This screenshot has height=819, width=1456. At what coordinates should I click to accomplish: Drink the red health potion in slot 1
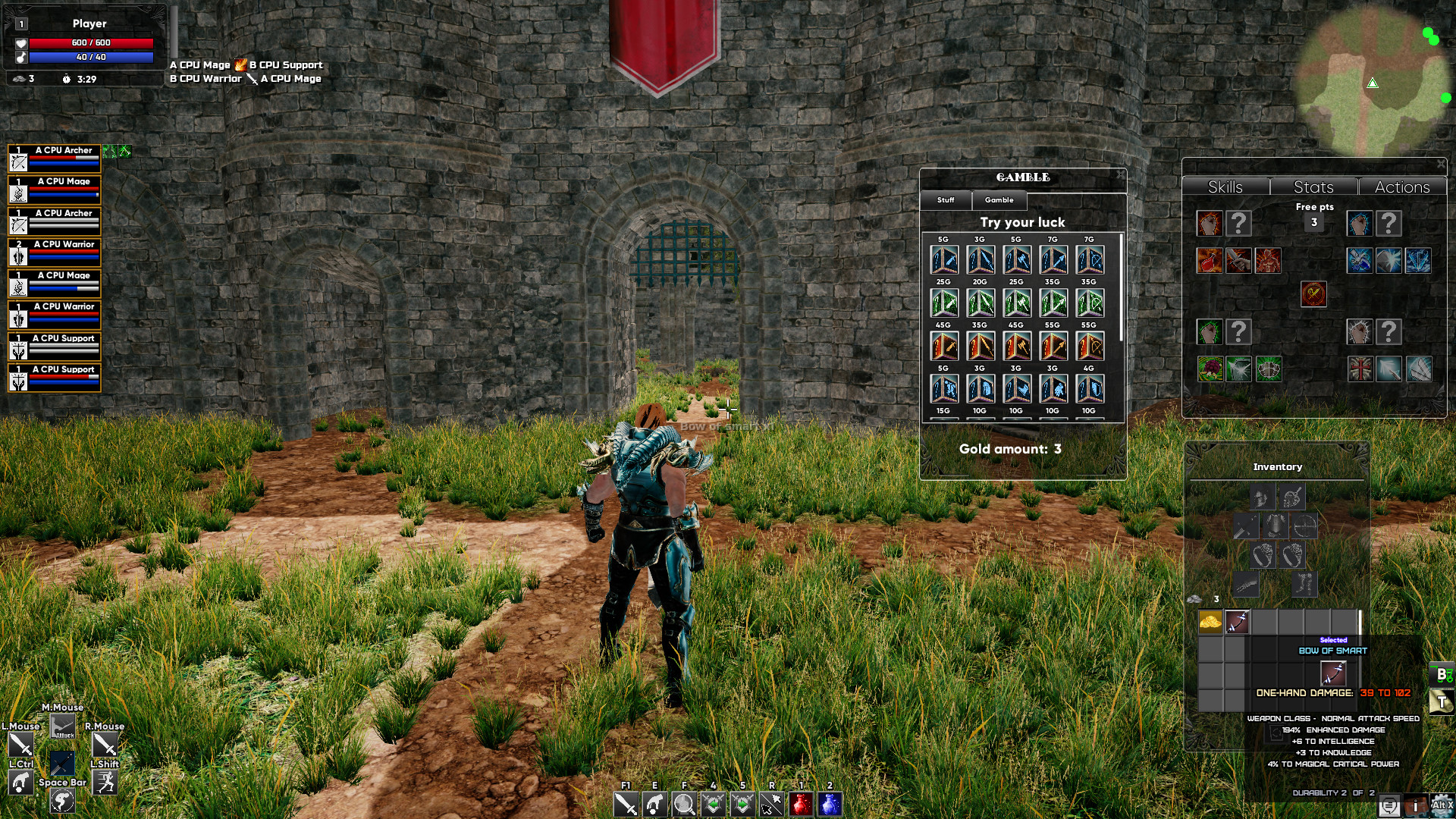tap(802, 805)
